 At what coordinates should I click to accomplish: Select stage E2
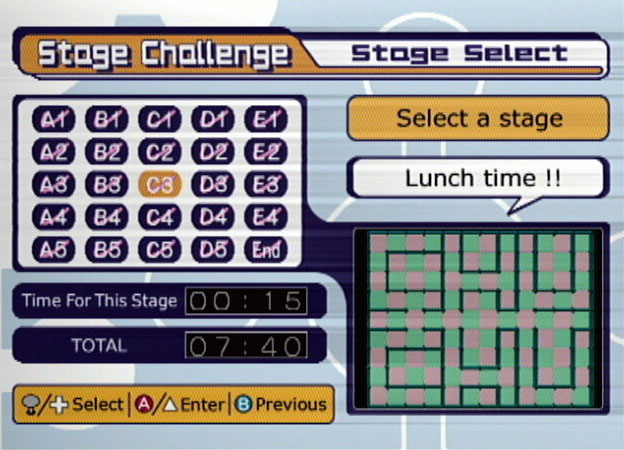pos(265,153)
